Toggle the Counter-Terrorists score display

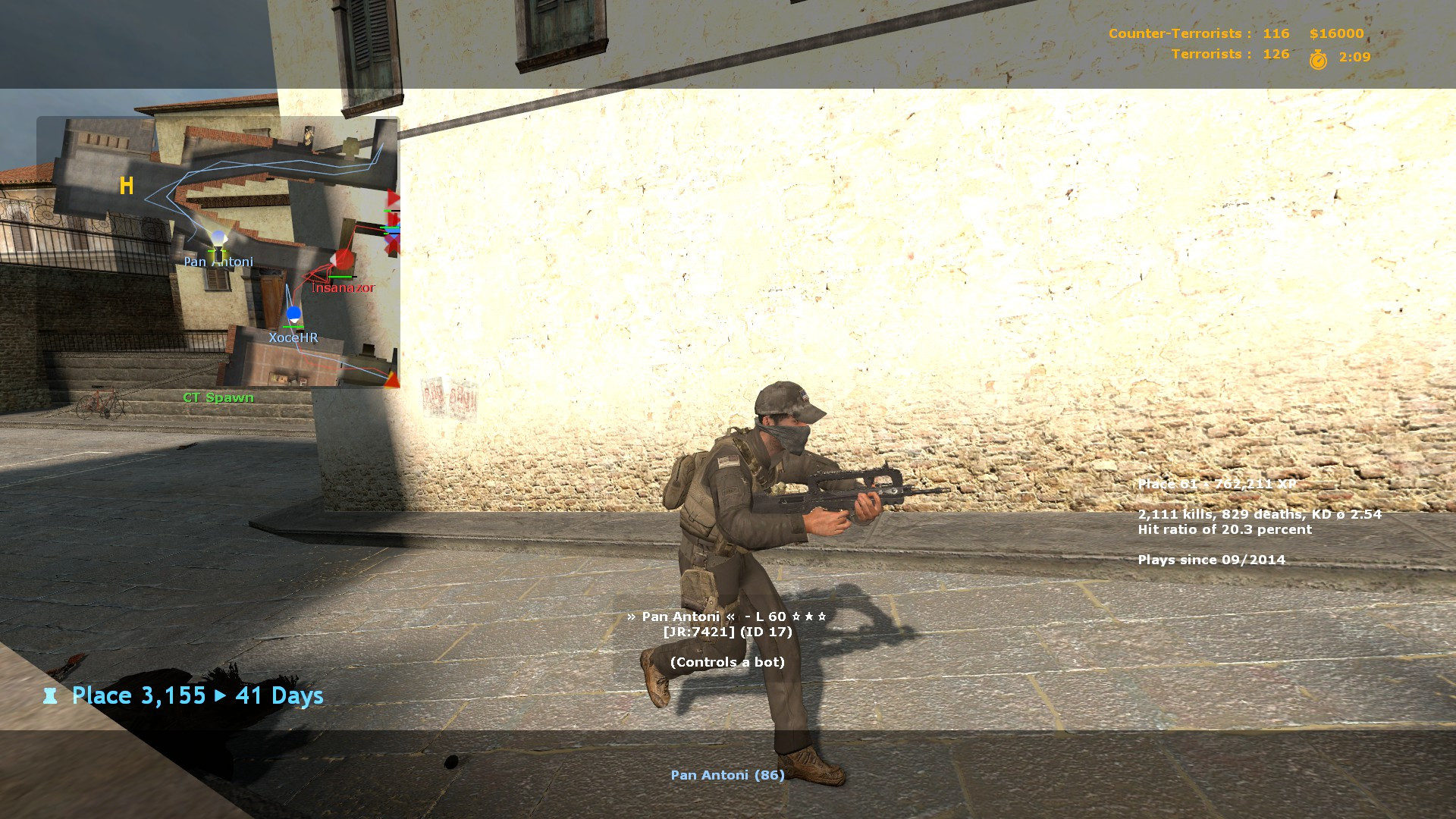tap(1199, 33)
